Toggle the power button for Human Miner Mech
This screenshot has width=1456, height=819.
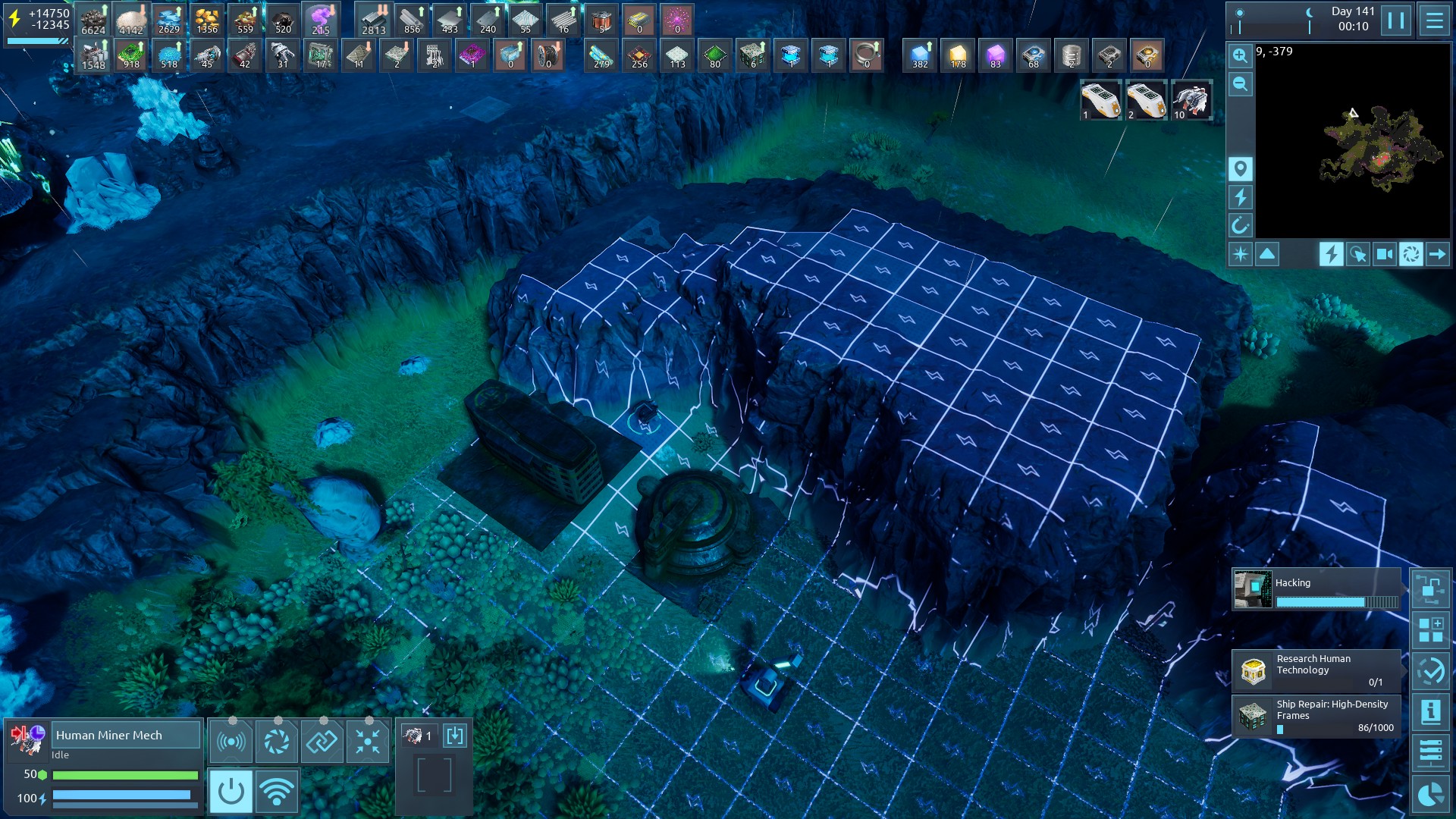pyautogui.click(x=231, y=791)
